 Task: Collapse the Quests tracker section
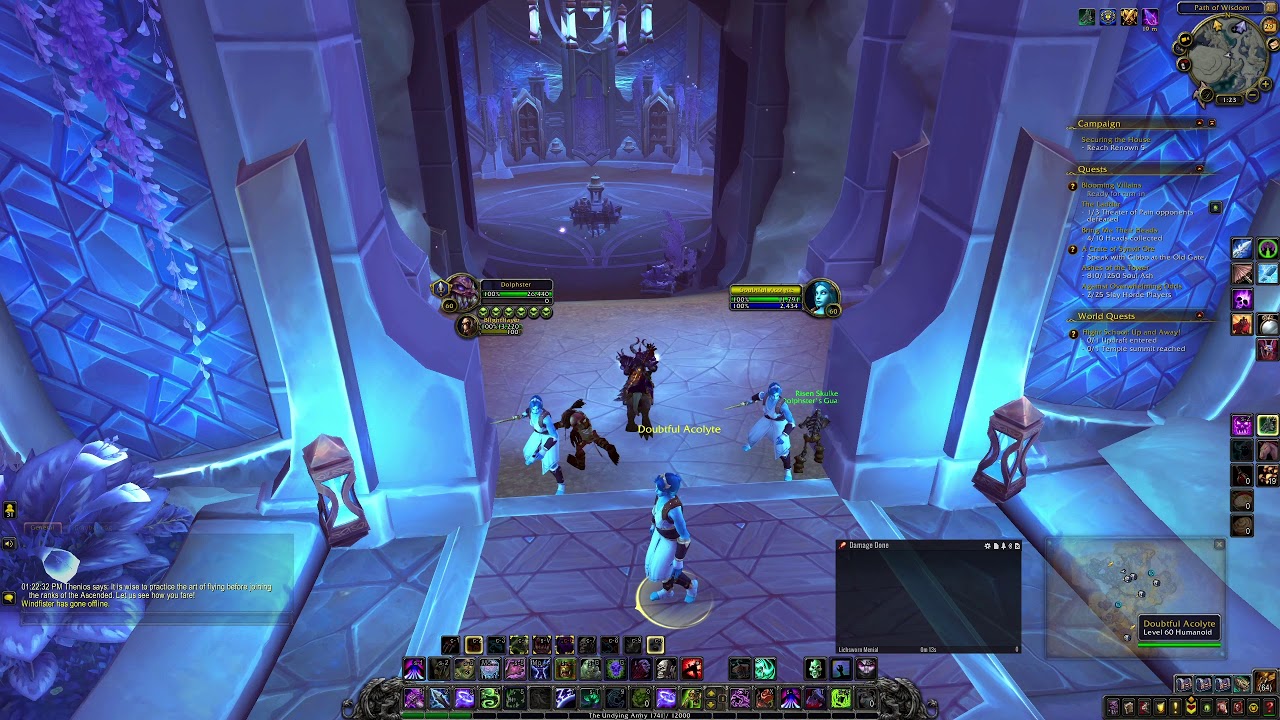tap(1199, 169)
